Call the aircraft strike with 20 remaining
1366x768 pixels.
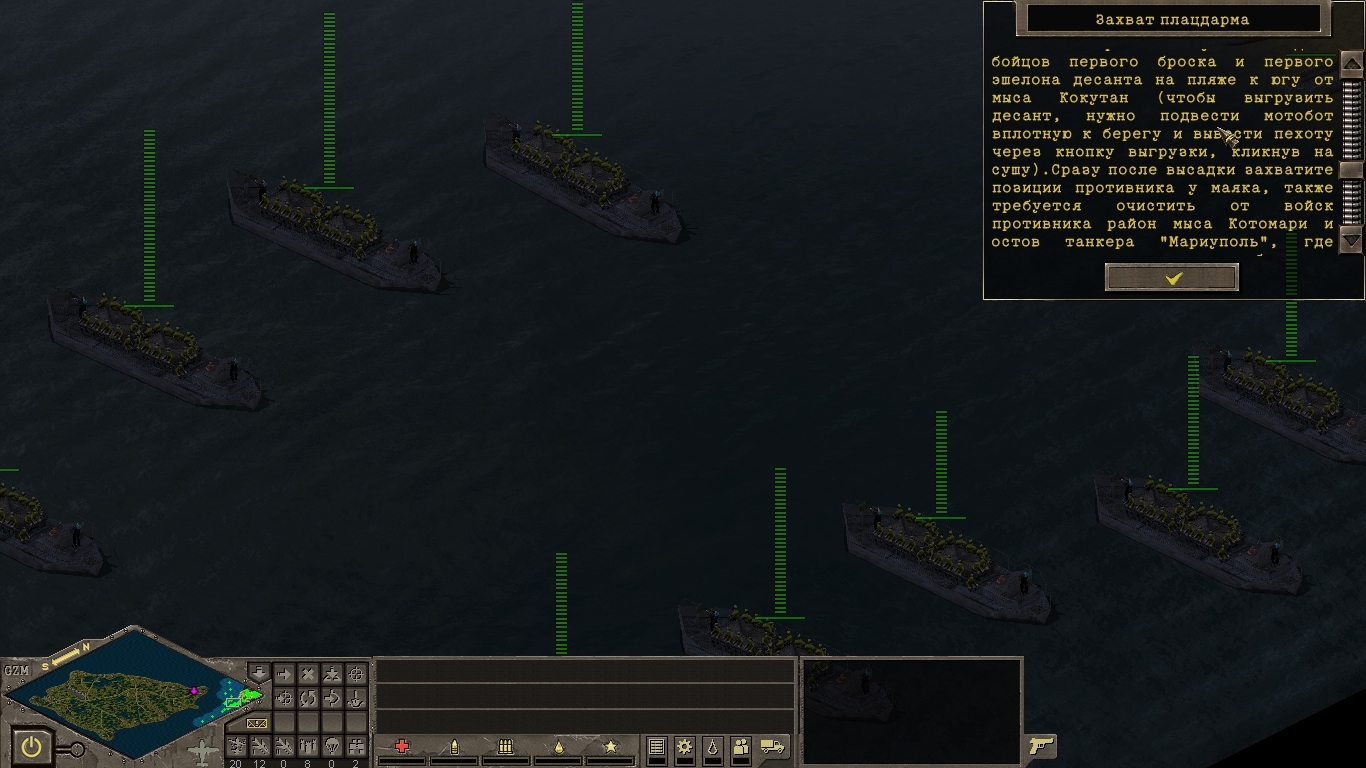(x=236, y=746)
